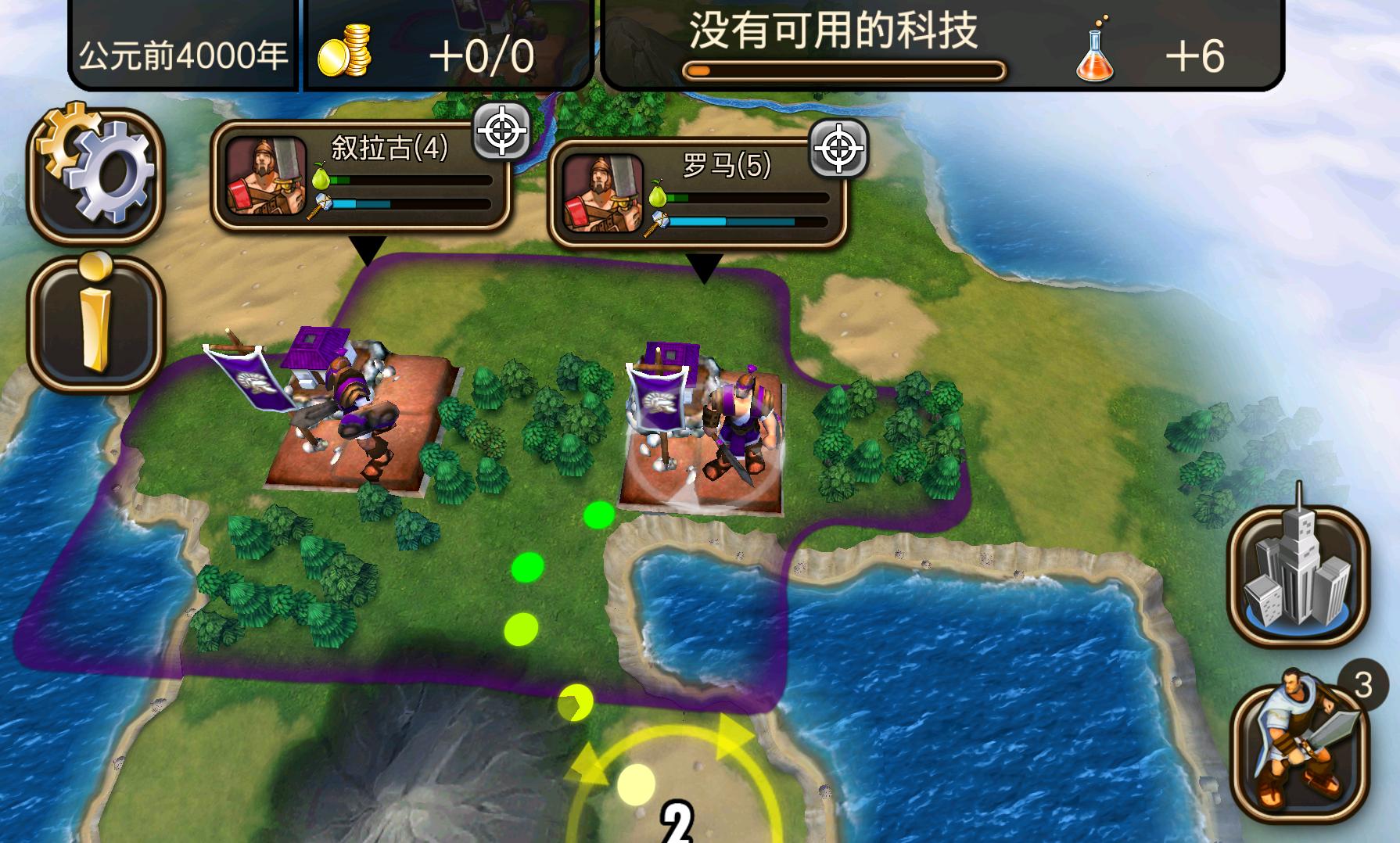Click the gold coins icon
Image resolution: width=1400 pixels, height=843 pixels.
(x=344, y=48)
